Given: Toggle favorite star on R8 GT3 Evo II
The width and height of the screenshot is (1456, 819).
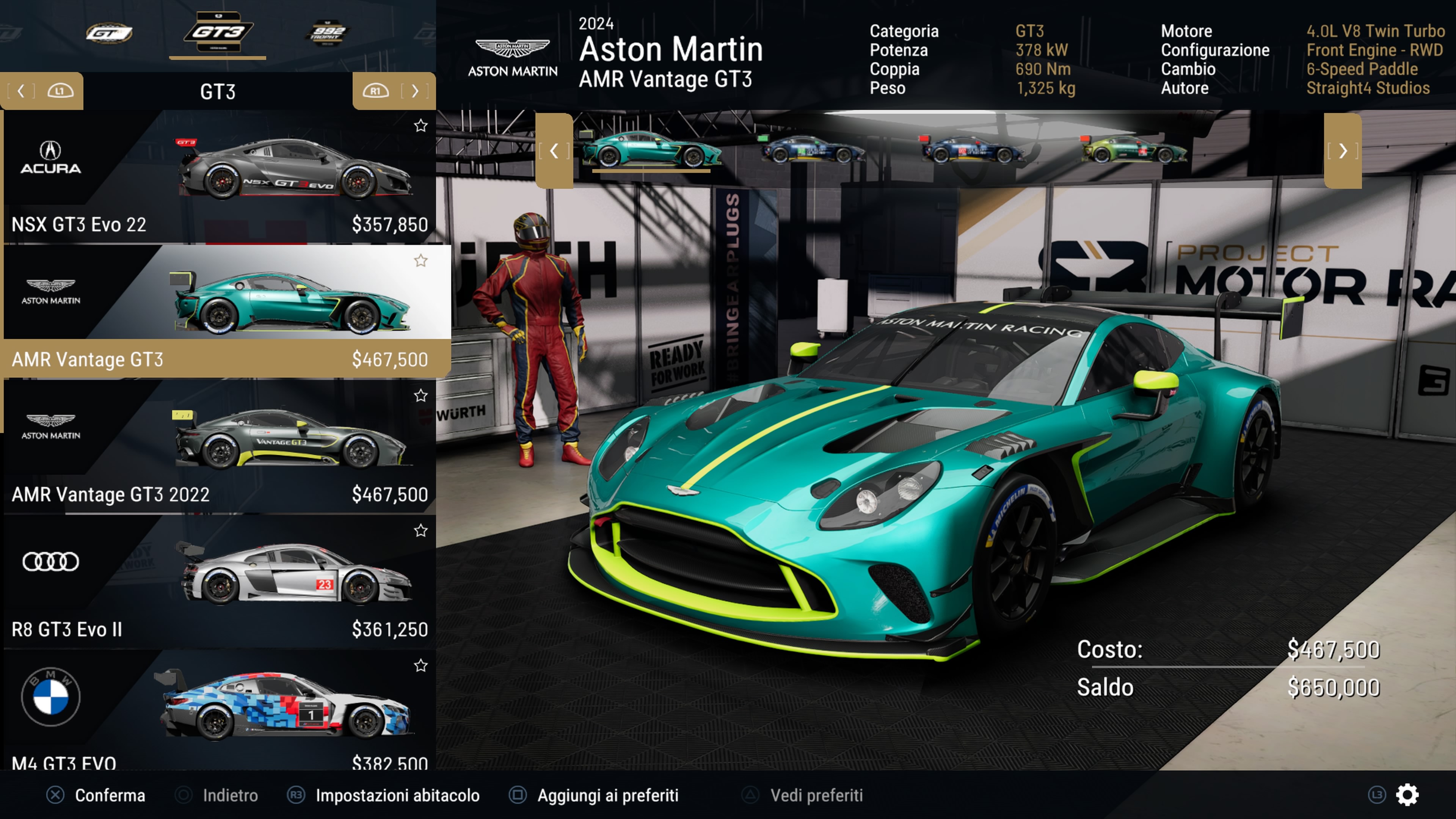Looking at the screenshot, I should tap(420, 530).
